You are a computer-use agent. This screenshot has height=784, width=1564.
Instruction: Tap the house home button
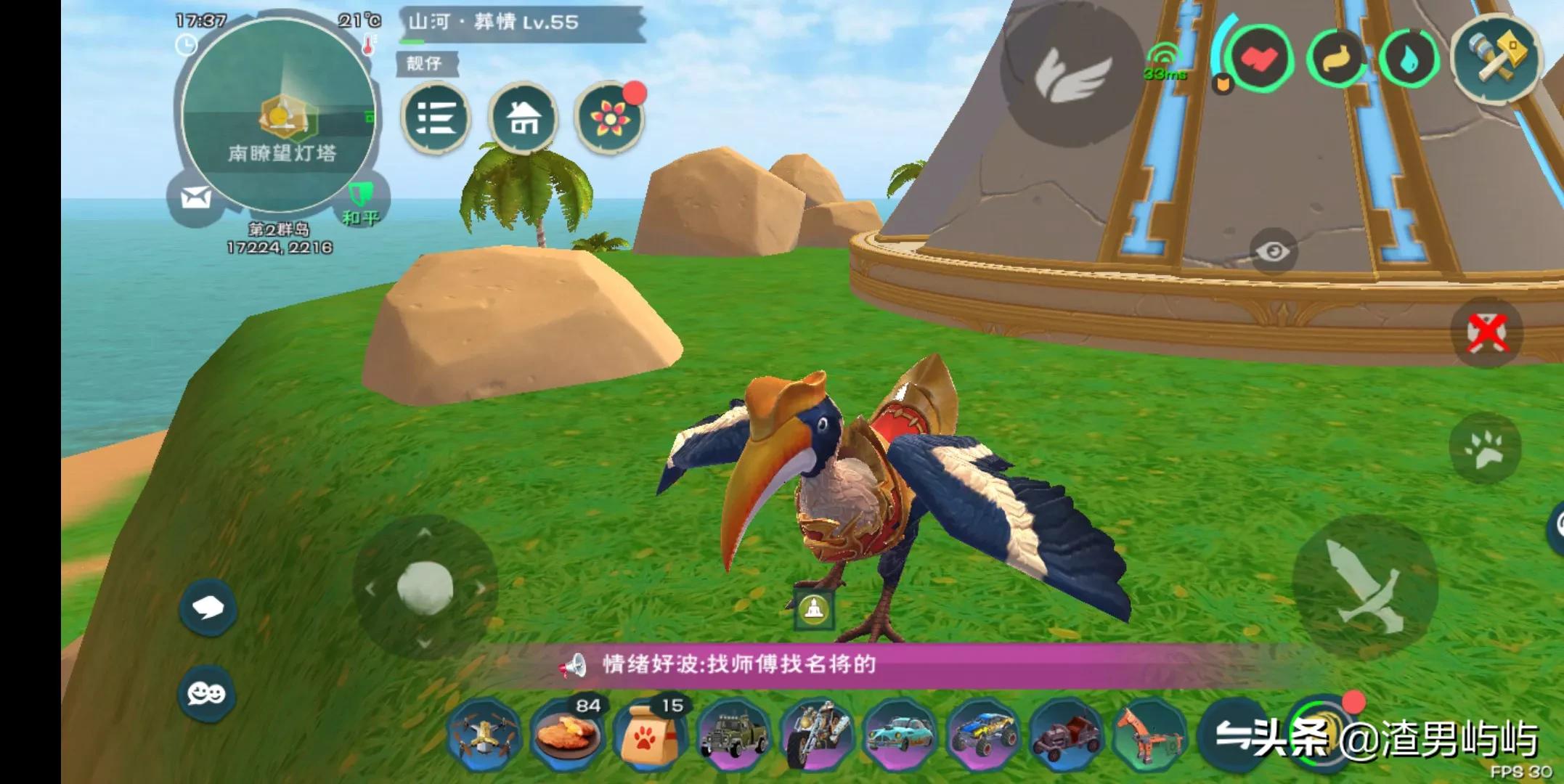[x=523, y=118]
